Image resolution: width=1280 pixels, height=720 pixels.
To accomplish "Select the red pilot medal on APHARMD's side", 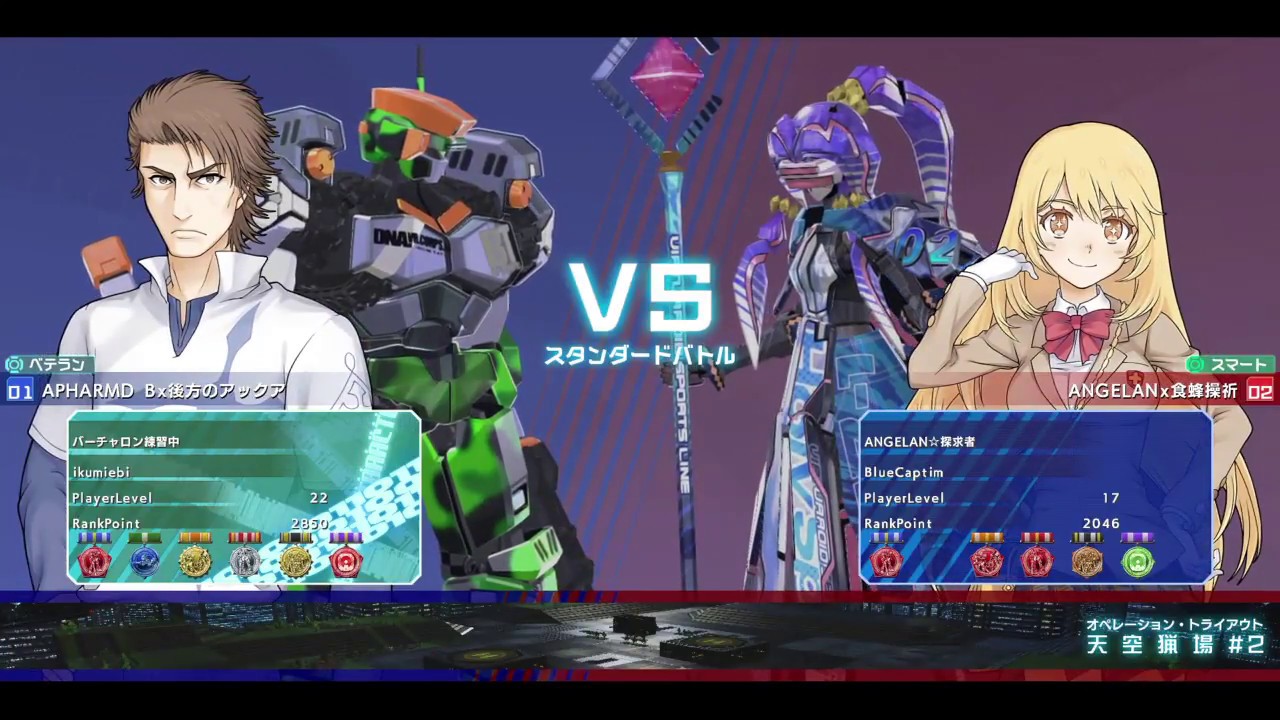I will point(95,562).
